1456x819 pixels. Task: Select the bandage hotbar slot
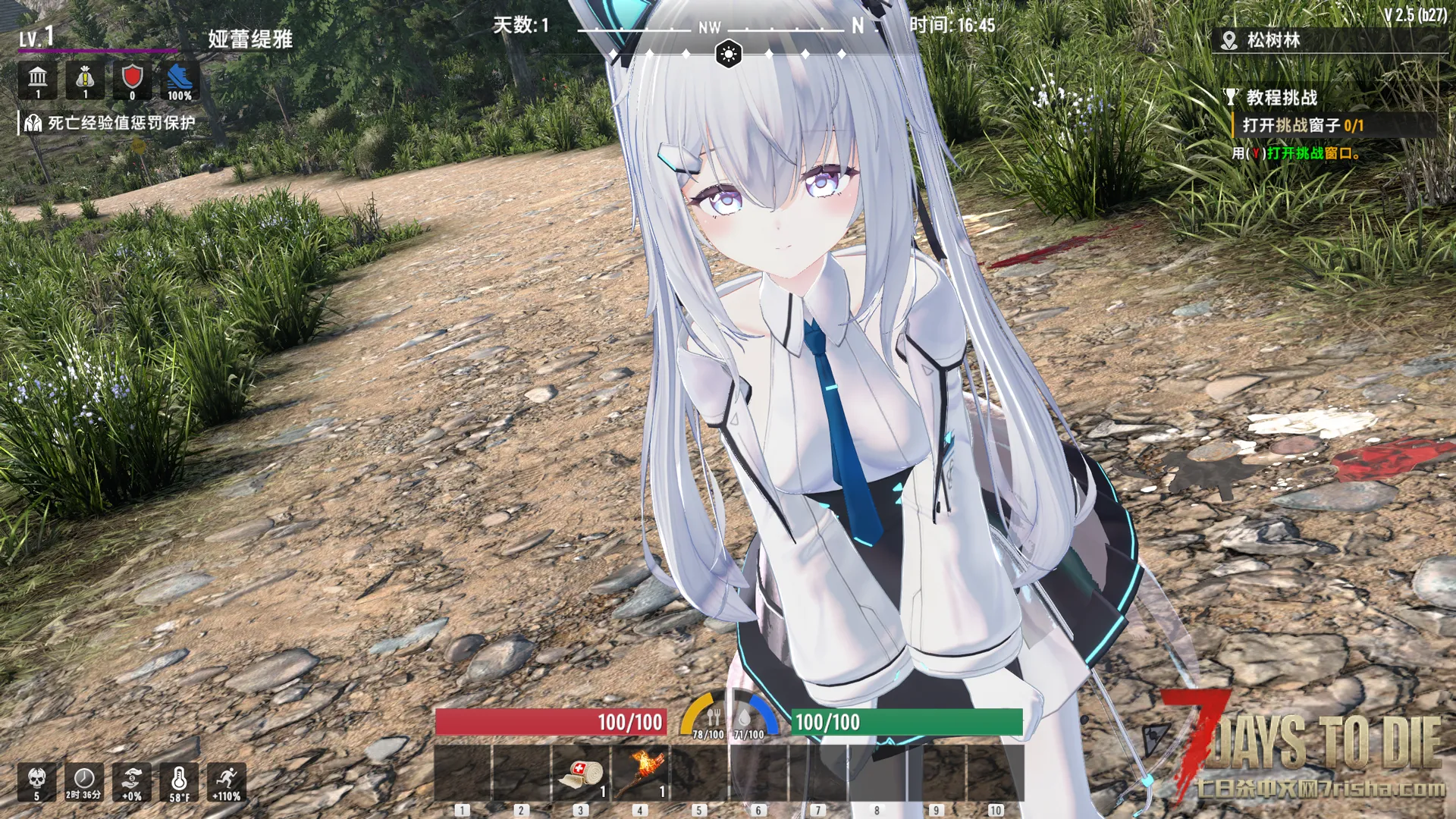pyautogui.click(x=581, y=773)
